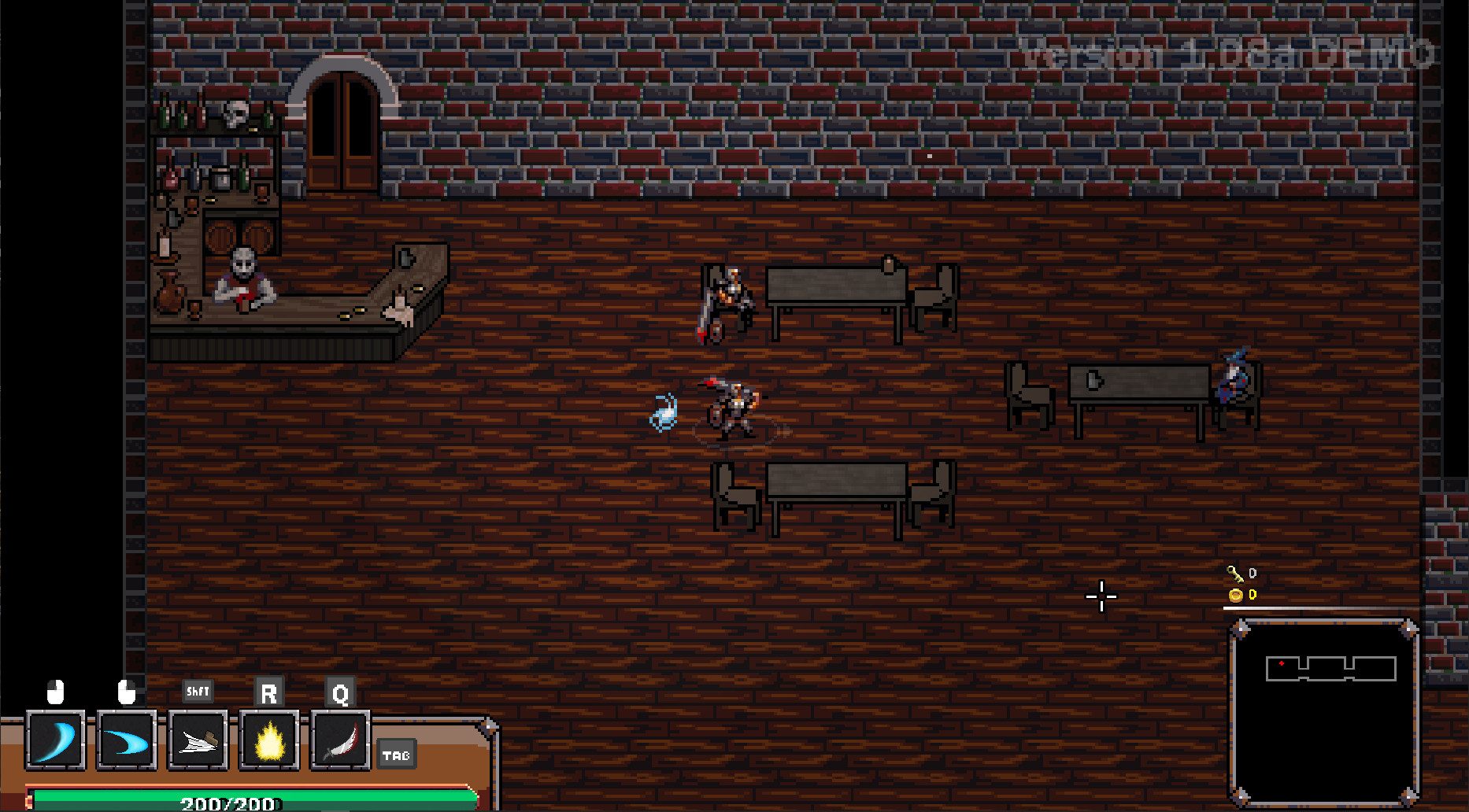Image resolution: width=1469 pixels, height=812 pixels.
Task: Select the crescent slash ability icon
Action: [x=56, y=740]
